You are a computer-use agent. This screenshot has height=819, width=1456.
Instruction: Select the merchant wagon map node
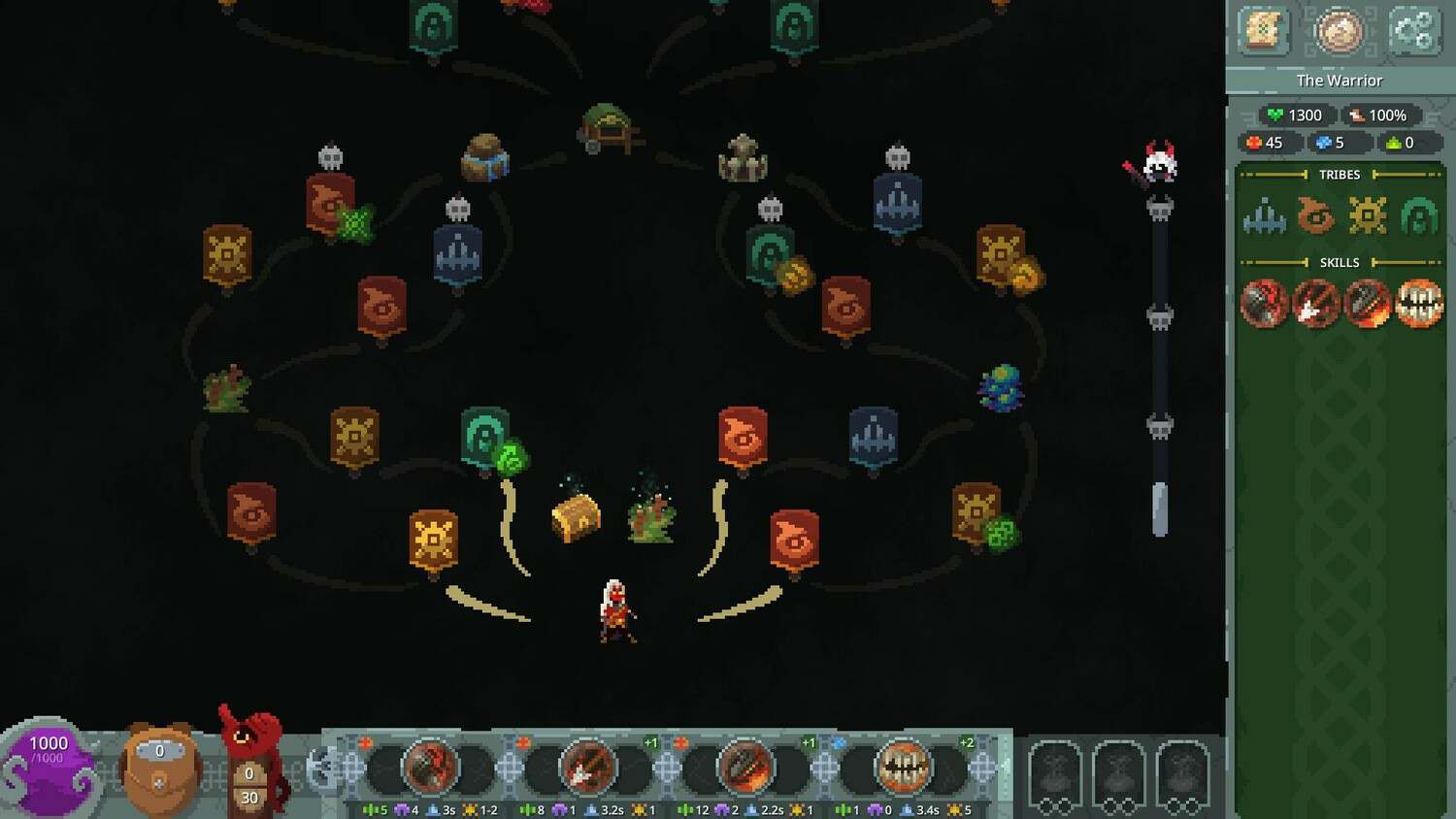click(610, 129)
